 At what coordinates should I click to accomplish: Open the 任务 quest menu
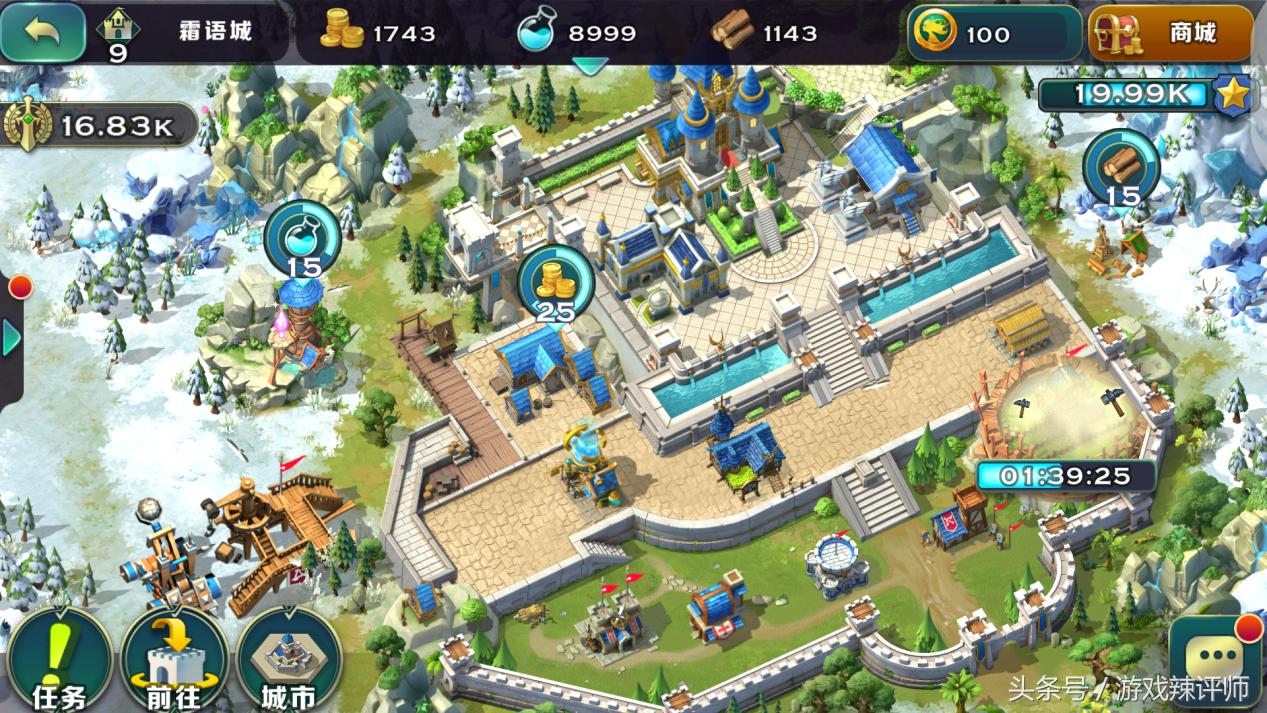point(59,661)
